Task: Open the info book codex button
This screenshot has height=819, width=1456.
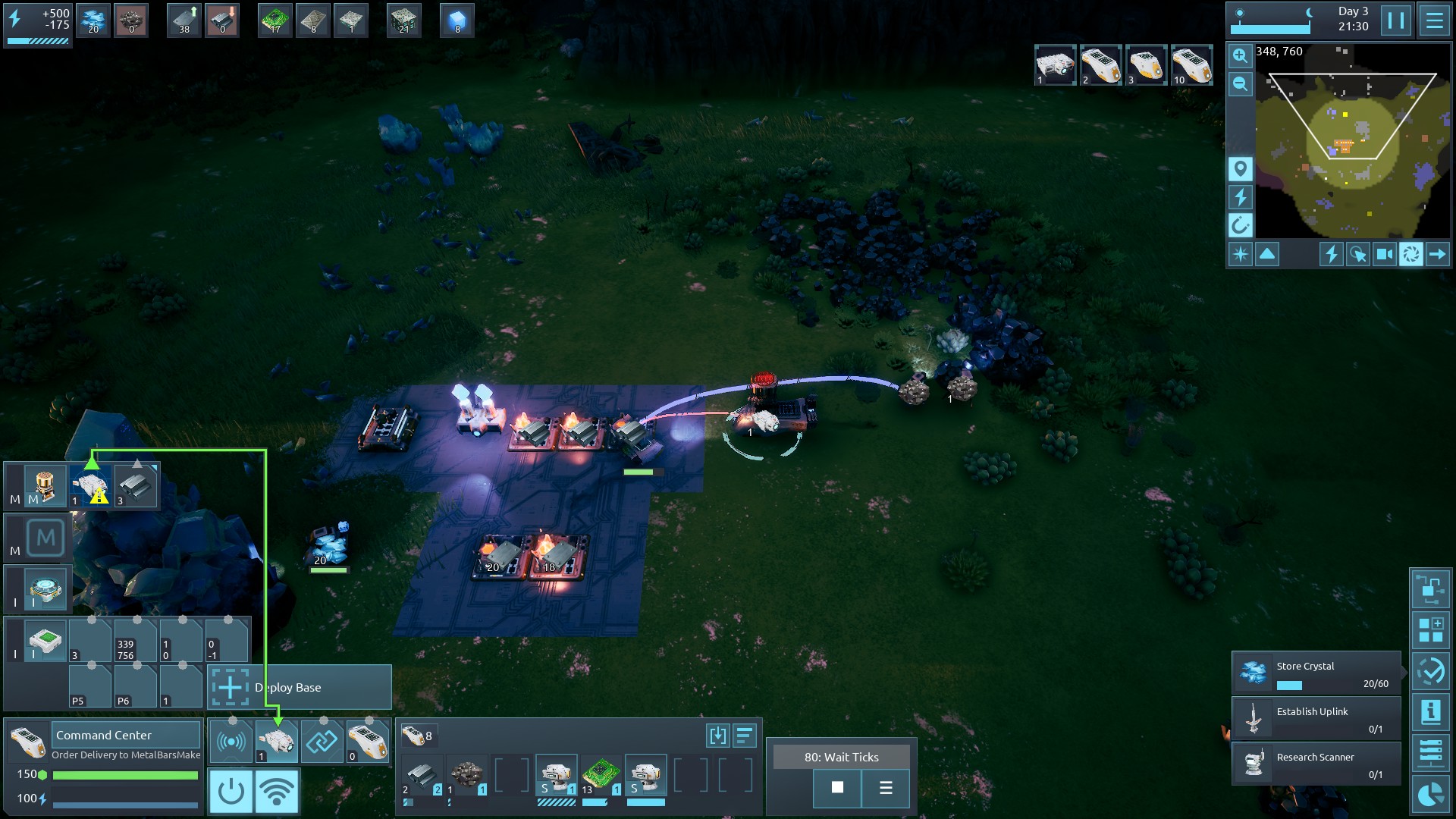Action: click(1430, 712)
